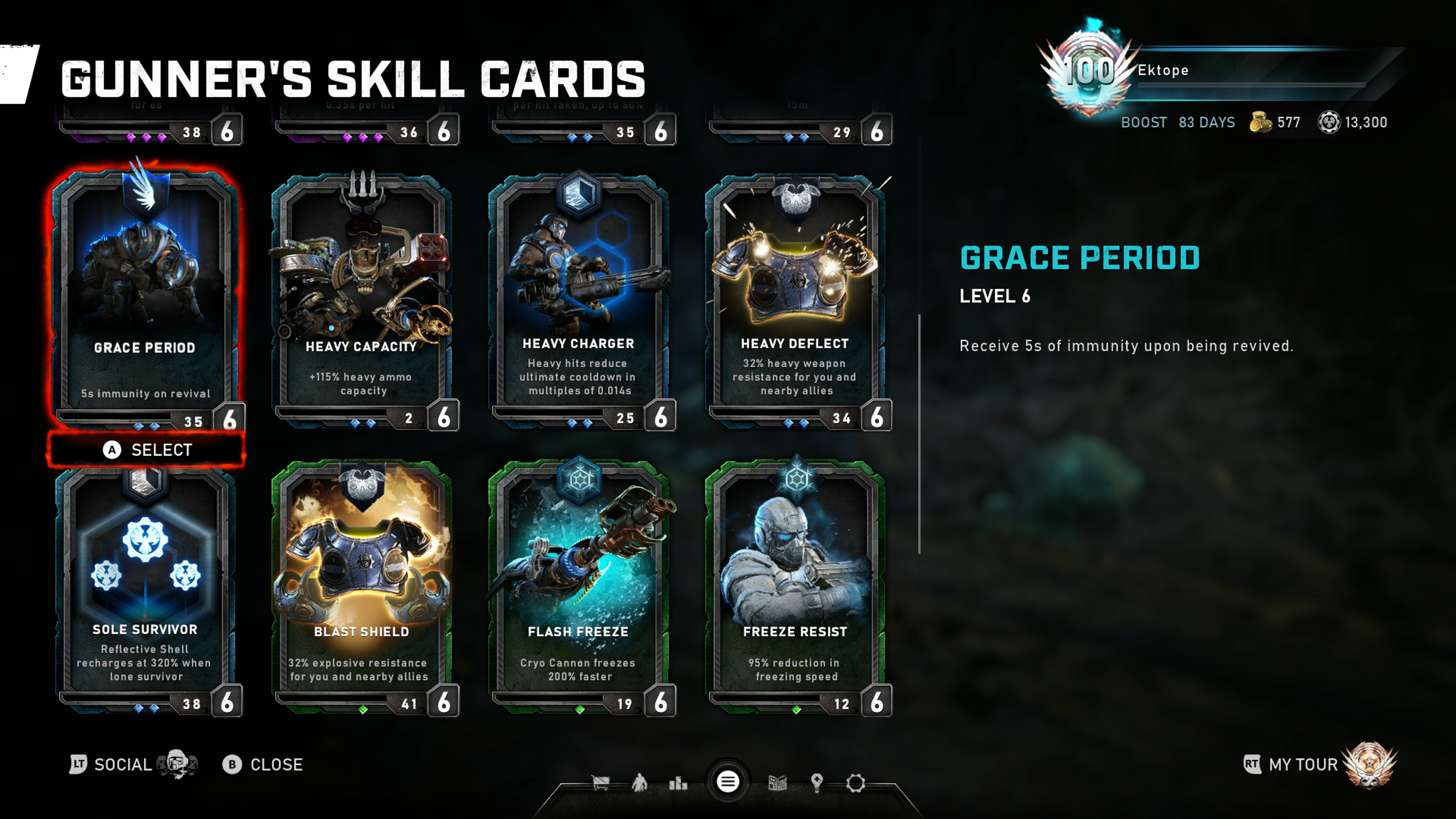Open the news newspaper icon
1456x819 pixels.
778,783
